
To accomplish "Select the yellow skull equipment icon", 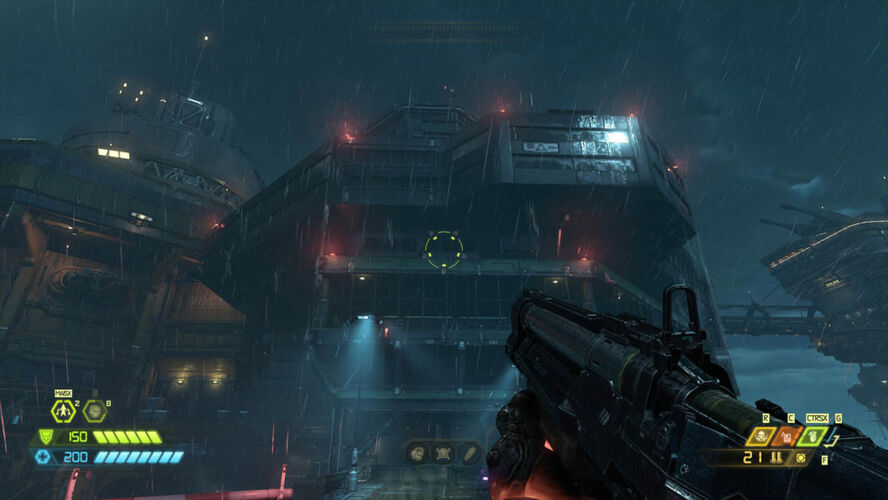I will (x=762, y=436).
